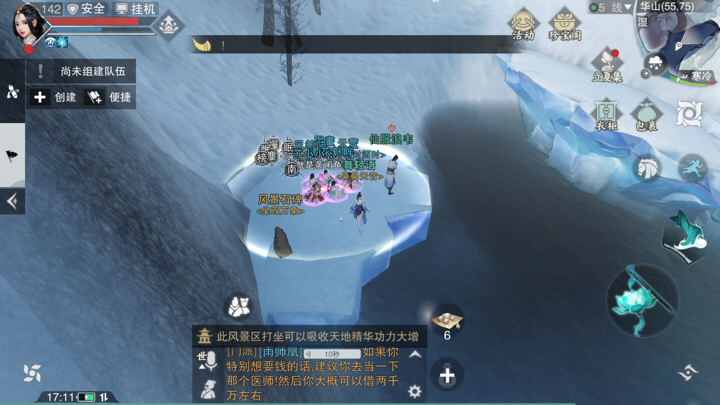This screenshot has height=405, width=720.
Task: Tap the 安全 safe mode indicator
Action: click(86, 9)
